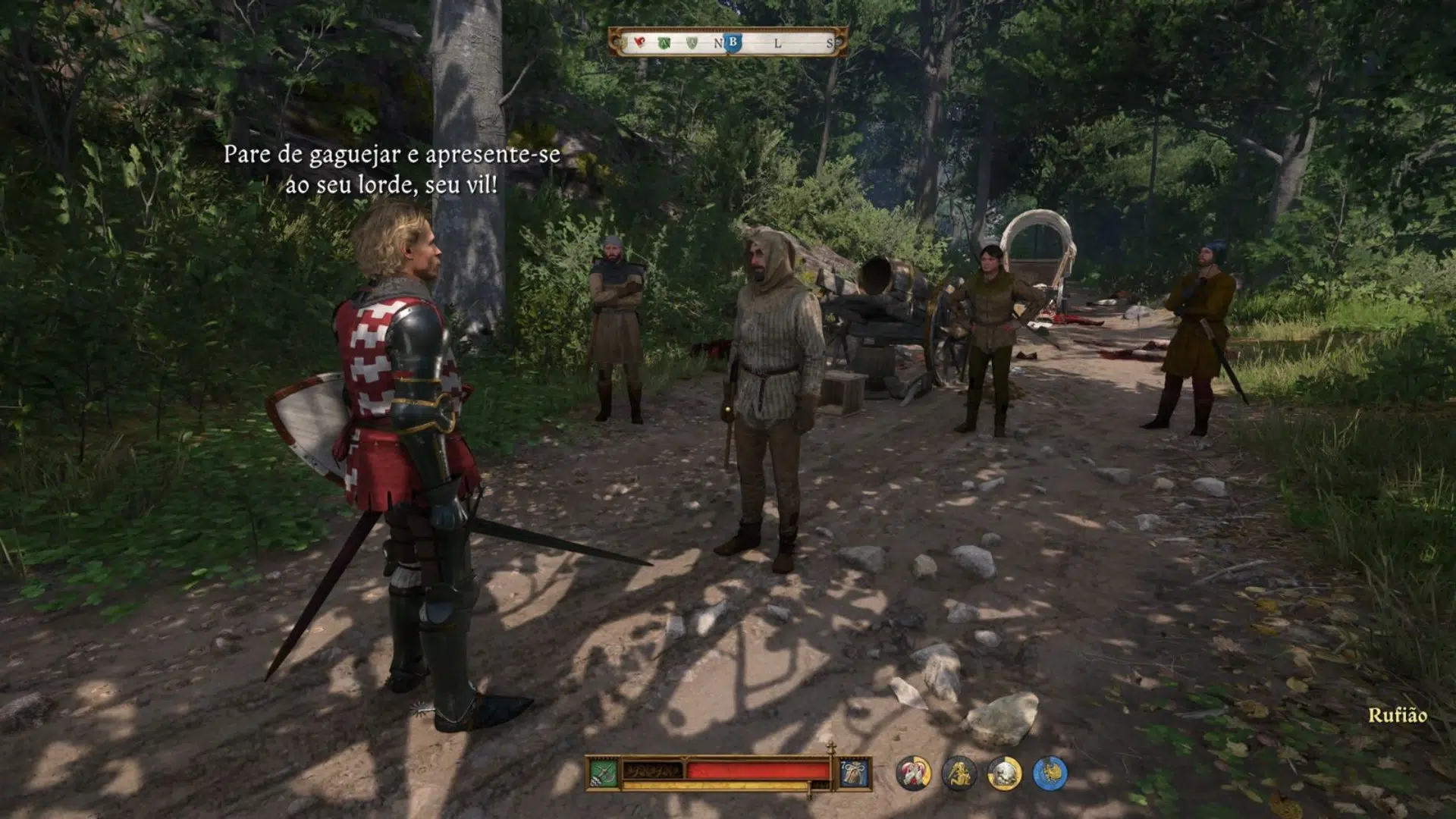The width and height of the screenshot is (1456, 819).
Task: Click the red marker on the compass
Action: click(x=639, y=42)
